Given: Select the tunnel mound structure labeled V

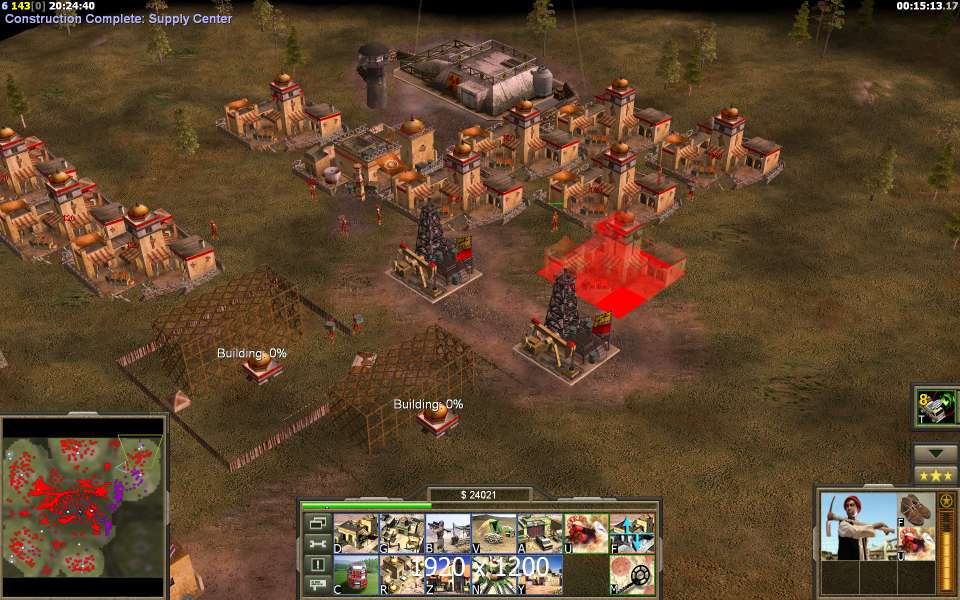Looking at the screenshot, I should coord(493,533).
